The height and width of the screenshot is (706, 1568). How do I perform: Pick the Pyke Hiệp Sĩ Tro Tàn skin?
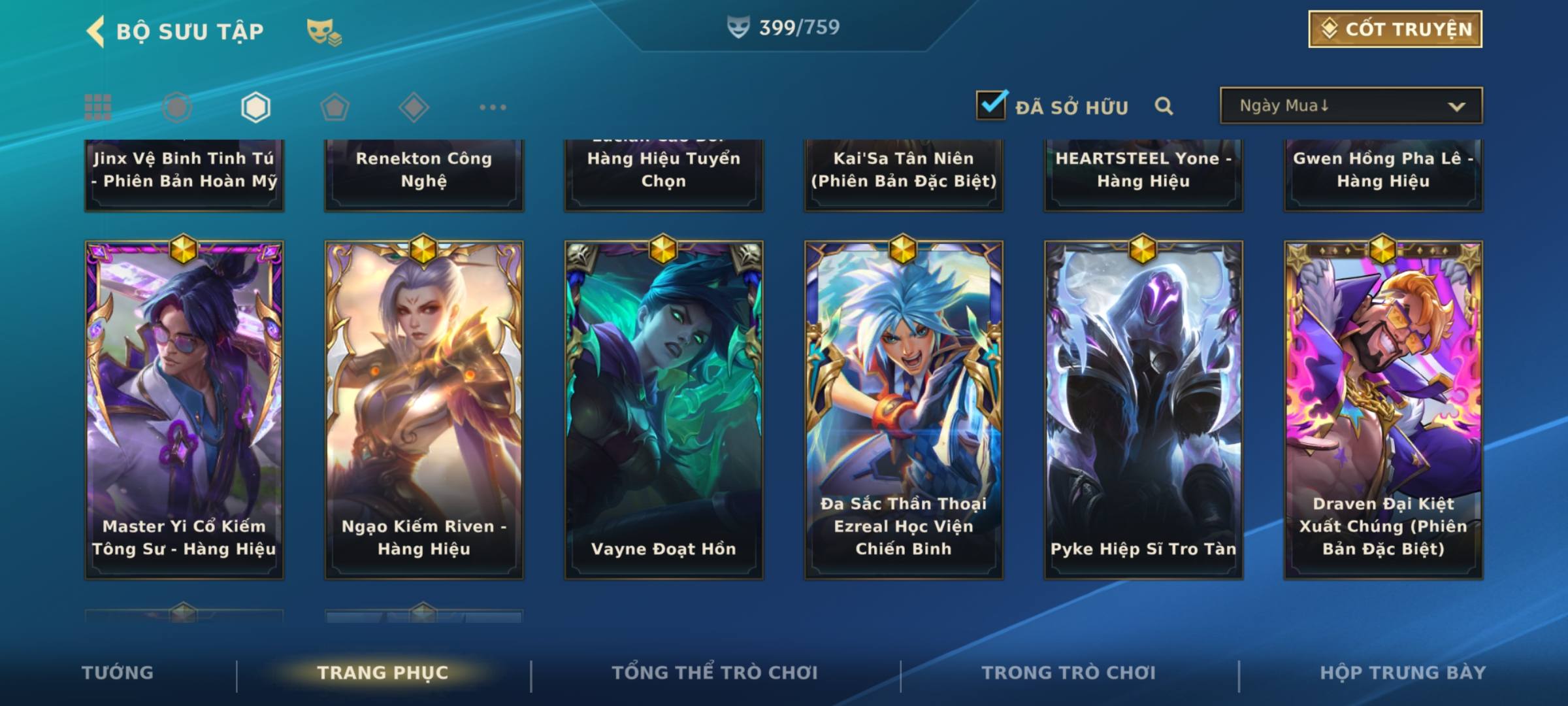(x=1143, y=409)
